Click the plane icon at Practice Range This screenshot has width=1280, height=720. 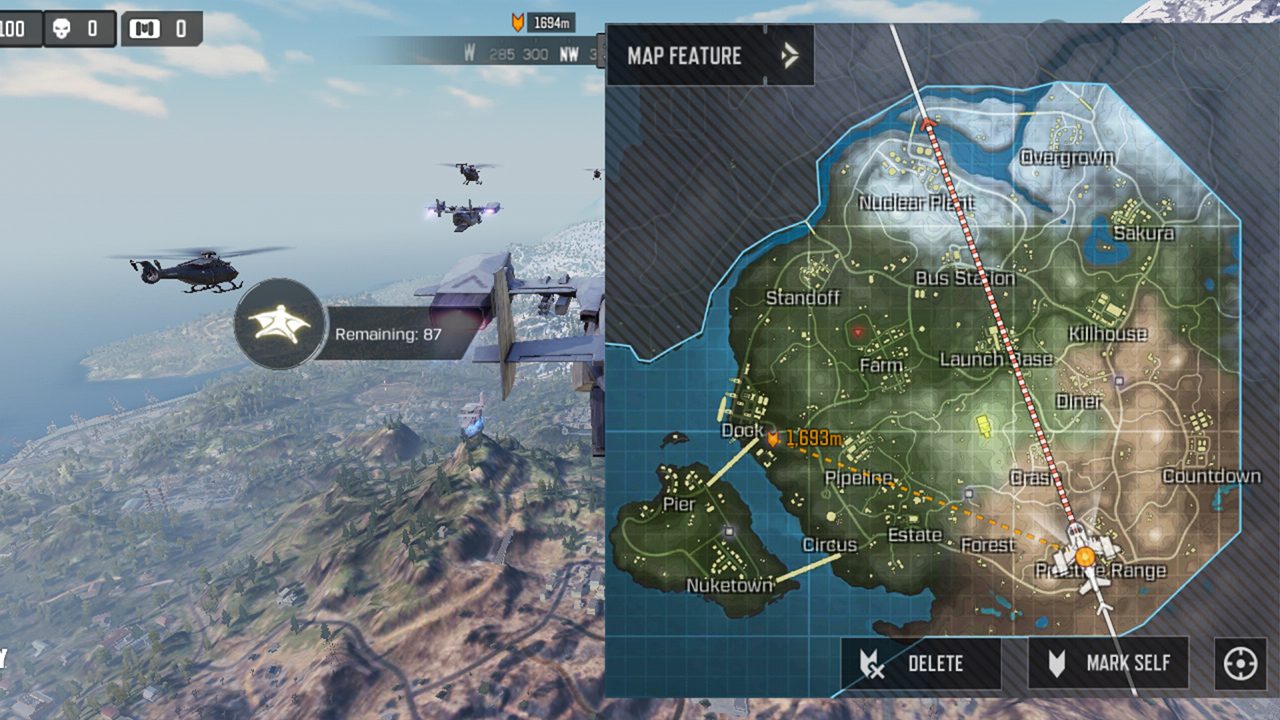click(x=1085, y=554)
